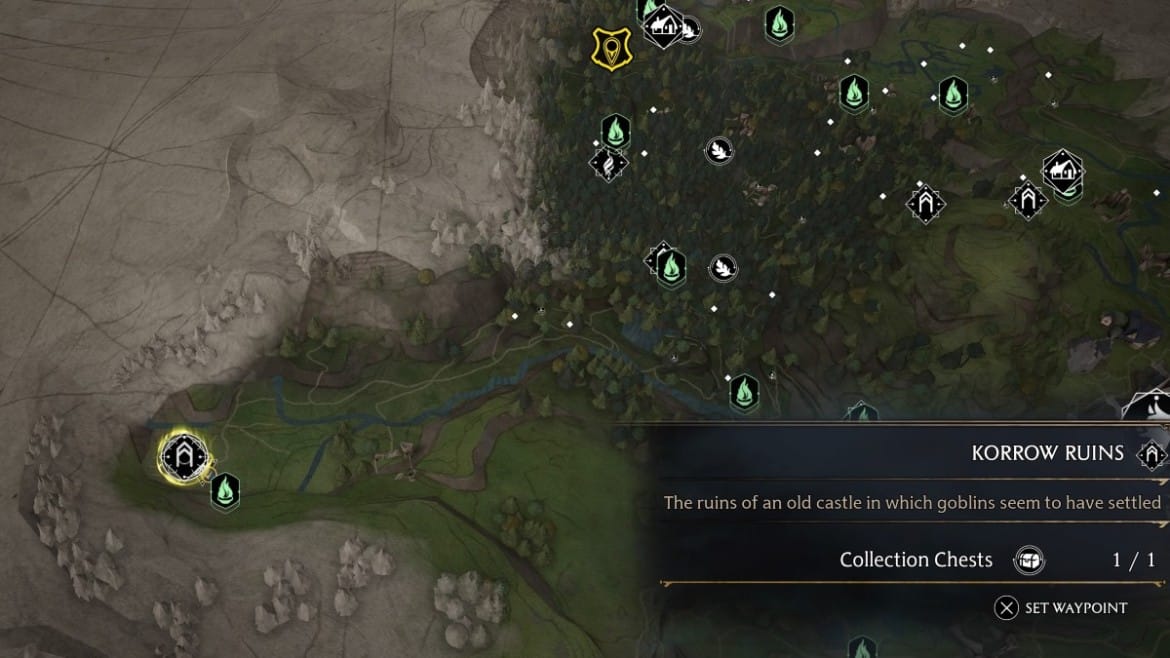The image size is (1170, 658).
Task: Click the Floo Flame beside Korrow Ruins marker
Action: coord(225,491)
